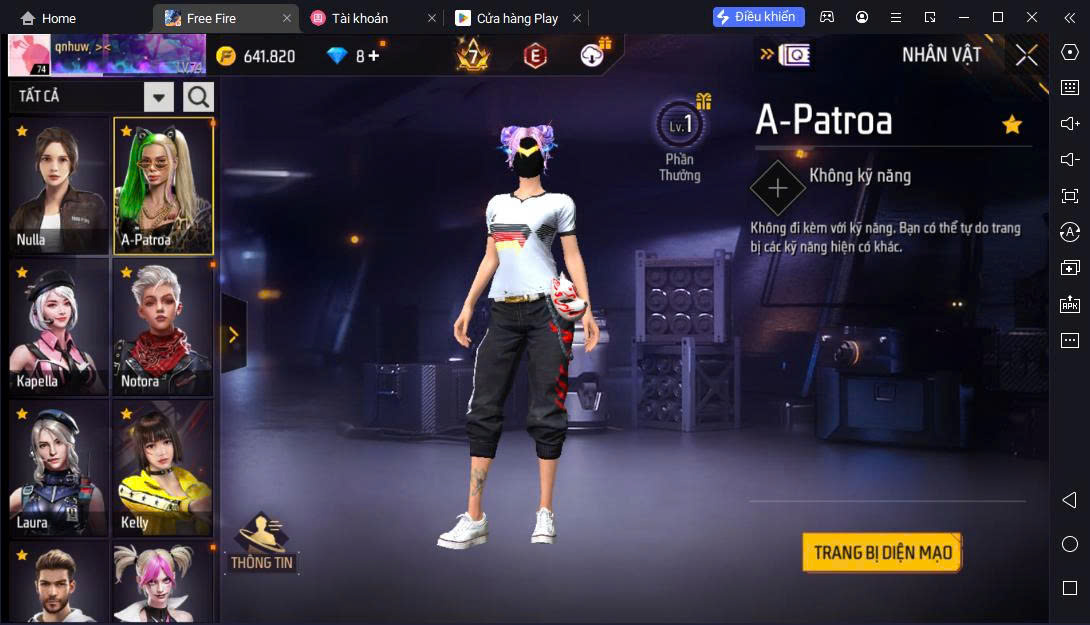Choose the Kapella character card
Image resolution: width=1090 pixels, height=625 pixels.
(59, 327)
